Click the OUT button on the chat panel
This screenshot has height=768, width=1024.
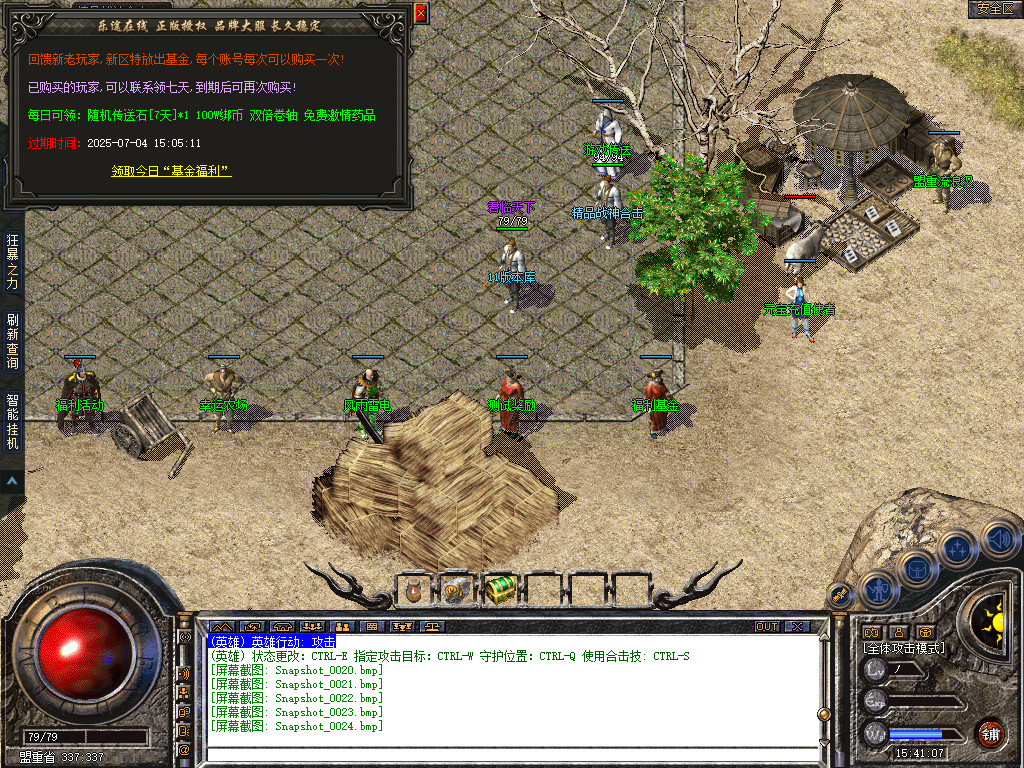pos(766,627)
